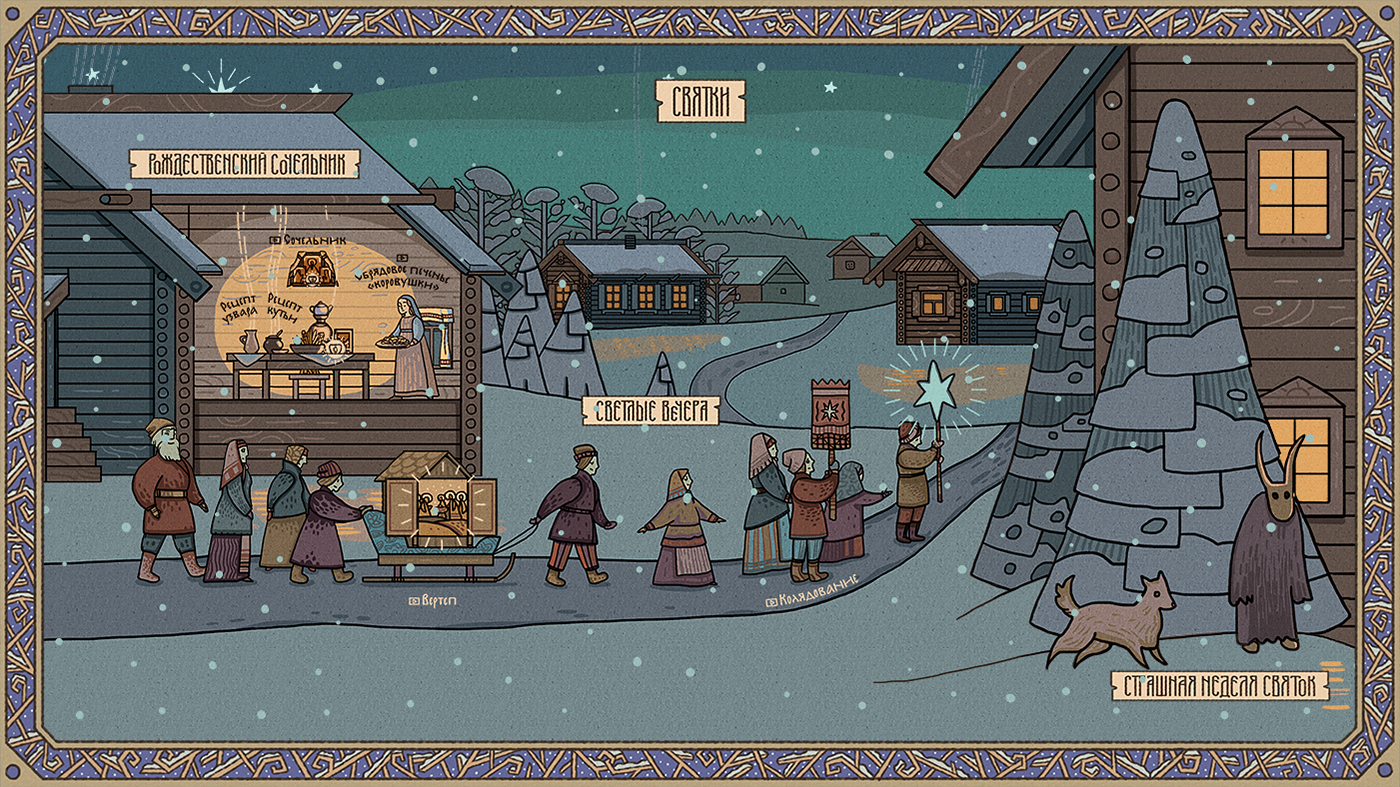The image size is (1400, 787).
Task: Choose the «Светлые вечера» banner
Action: [x=651, y=410]
